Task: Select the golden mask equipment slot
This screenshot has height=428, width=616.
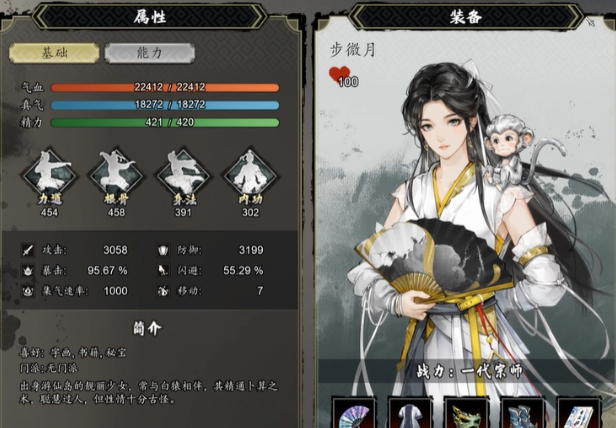Action: [x=465, y=415]
